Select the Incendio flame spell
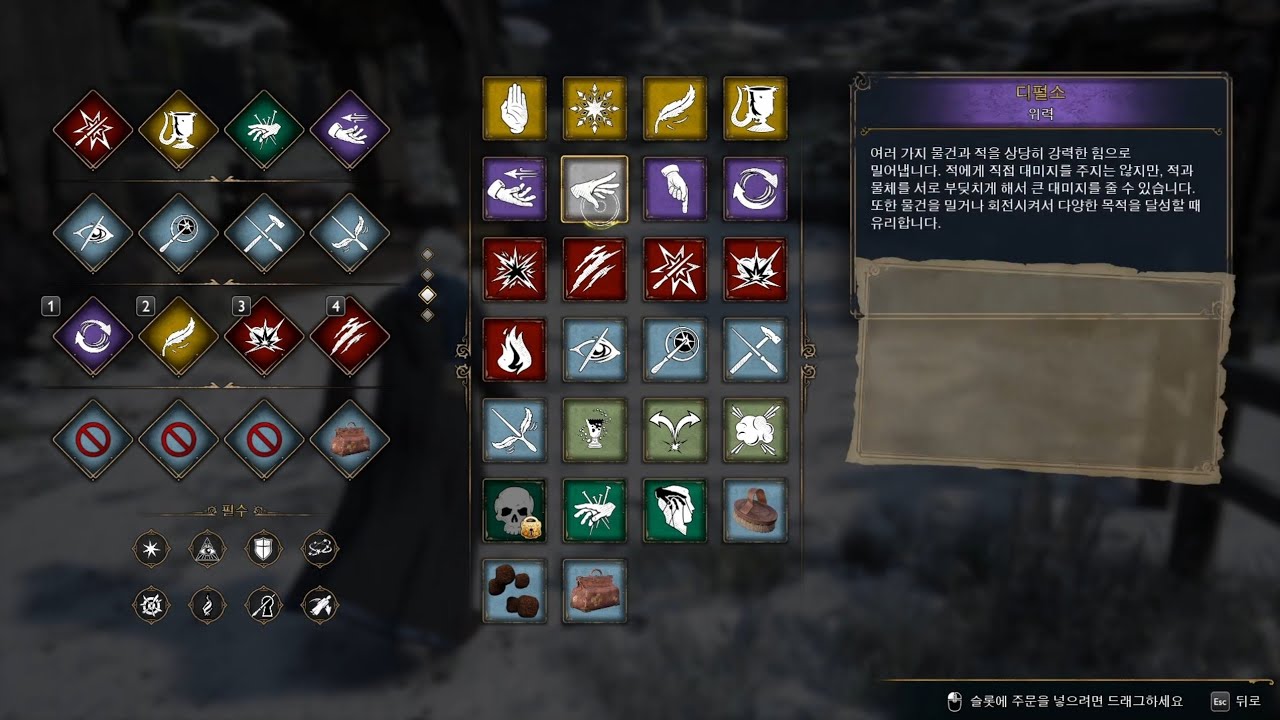This screenshot has width=1280, height=720. 515,350
